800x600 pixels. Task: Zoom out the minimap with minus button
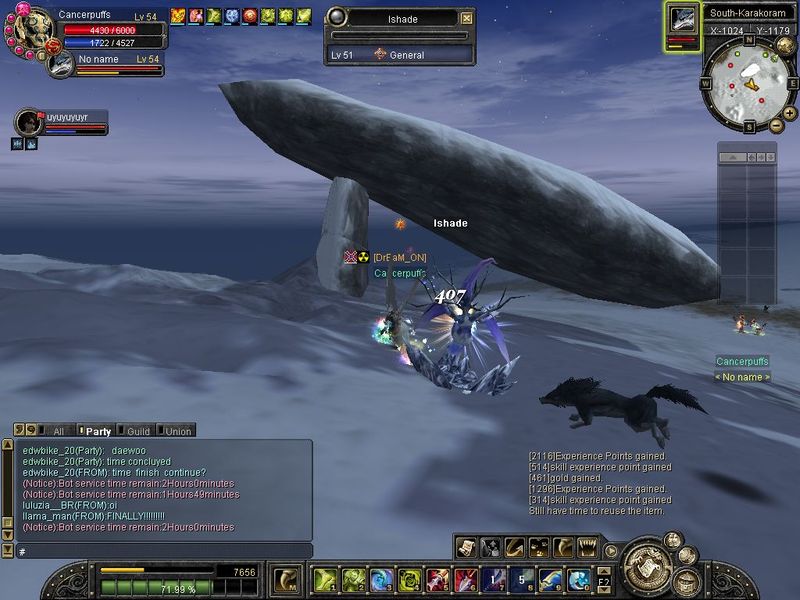(x=777, y=124)
